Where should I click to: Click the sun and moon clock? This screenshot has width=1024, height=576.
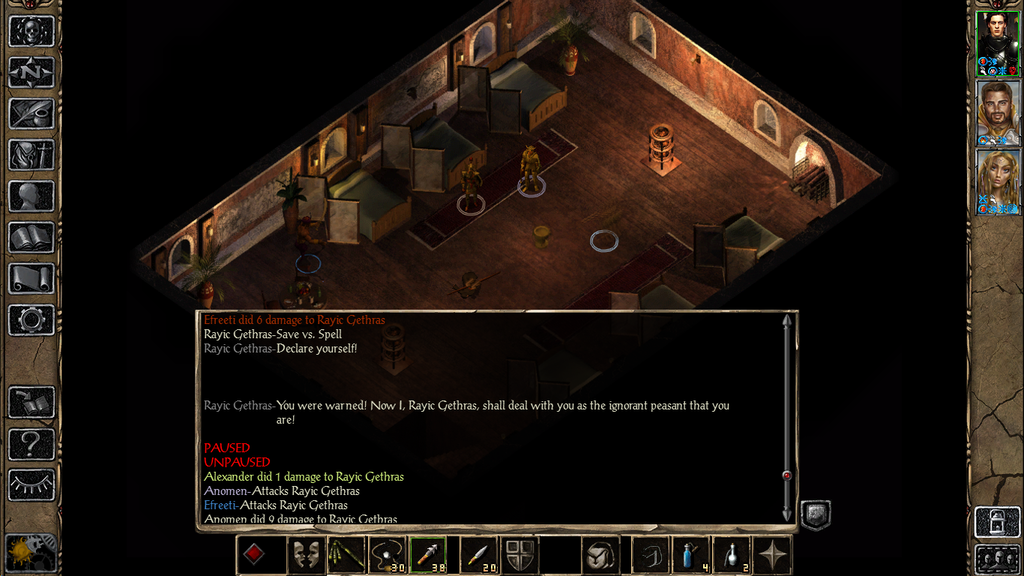31,552
